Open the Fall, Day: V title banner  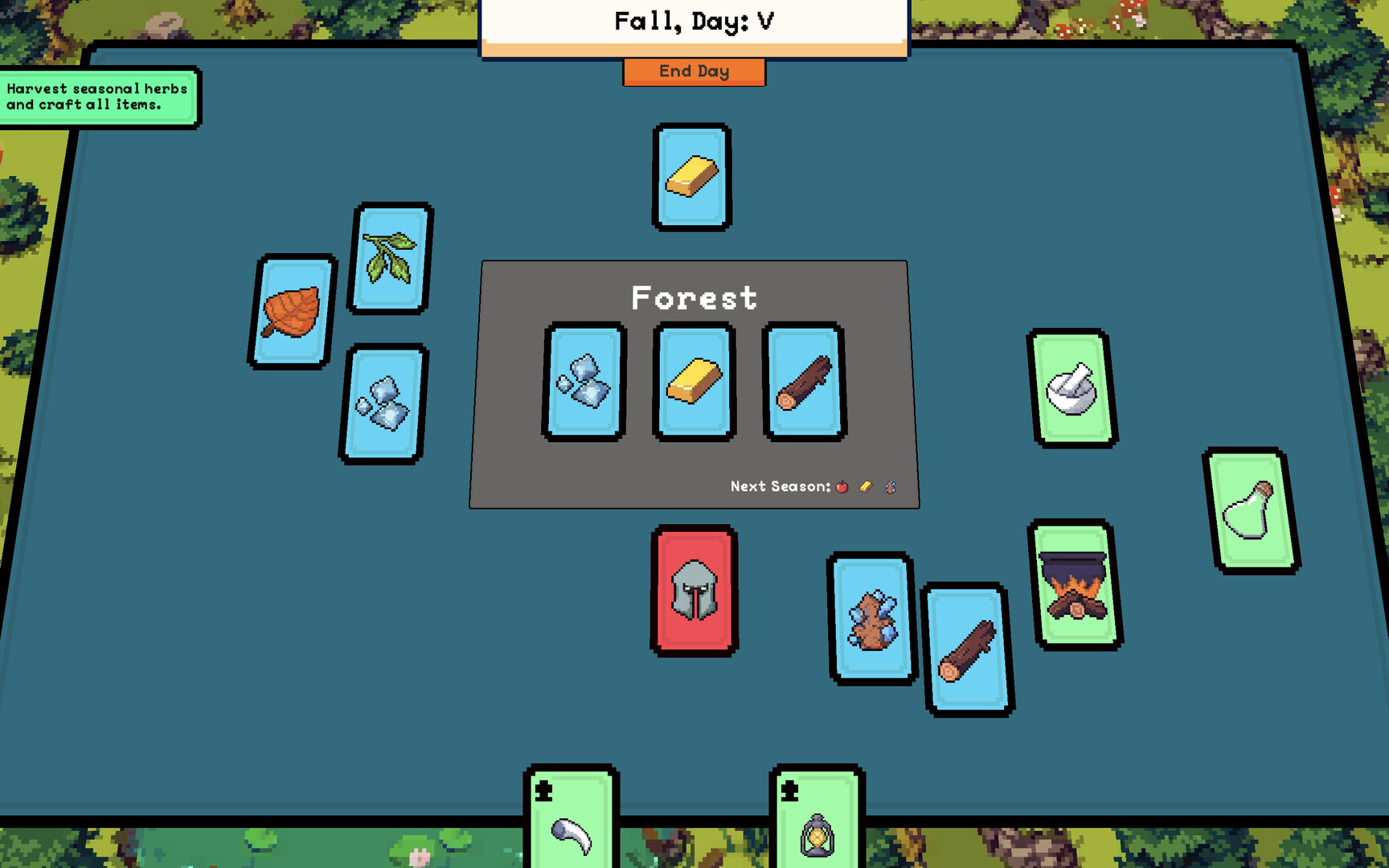694,22
